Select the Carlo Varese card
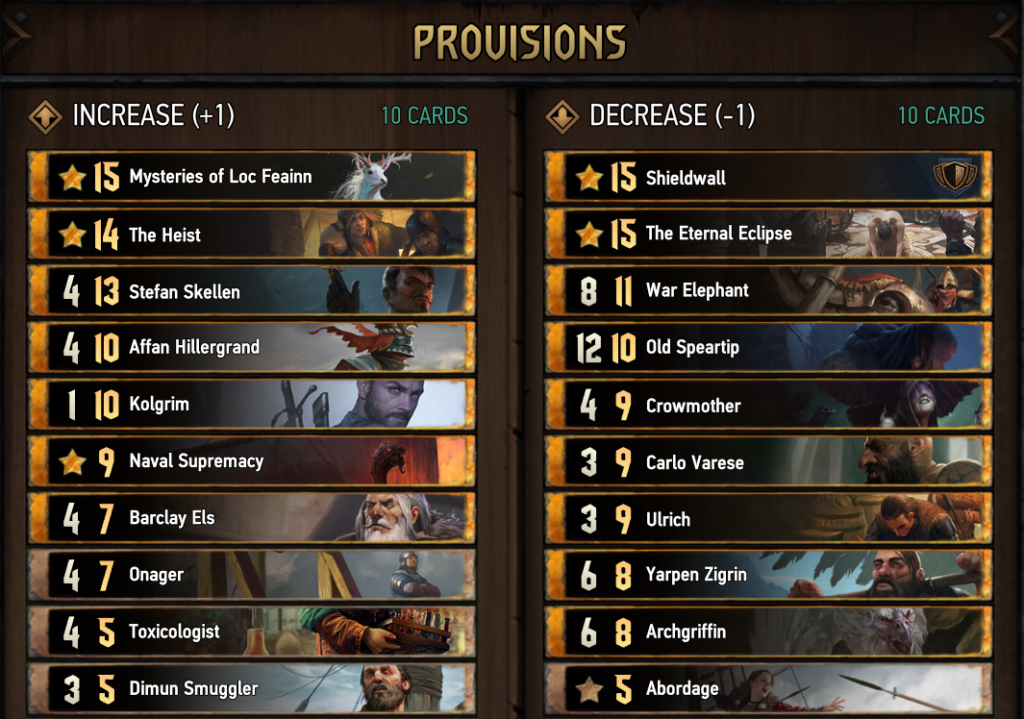 pos(767,461)
